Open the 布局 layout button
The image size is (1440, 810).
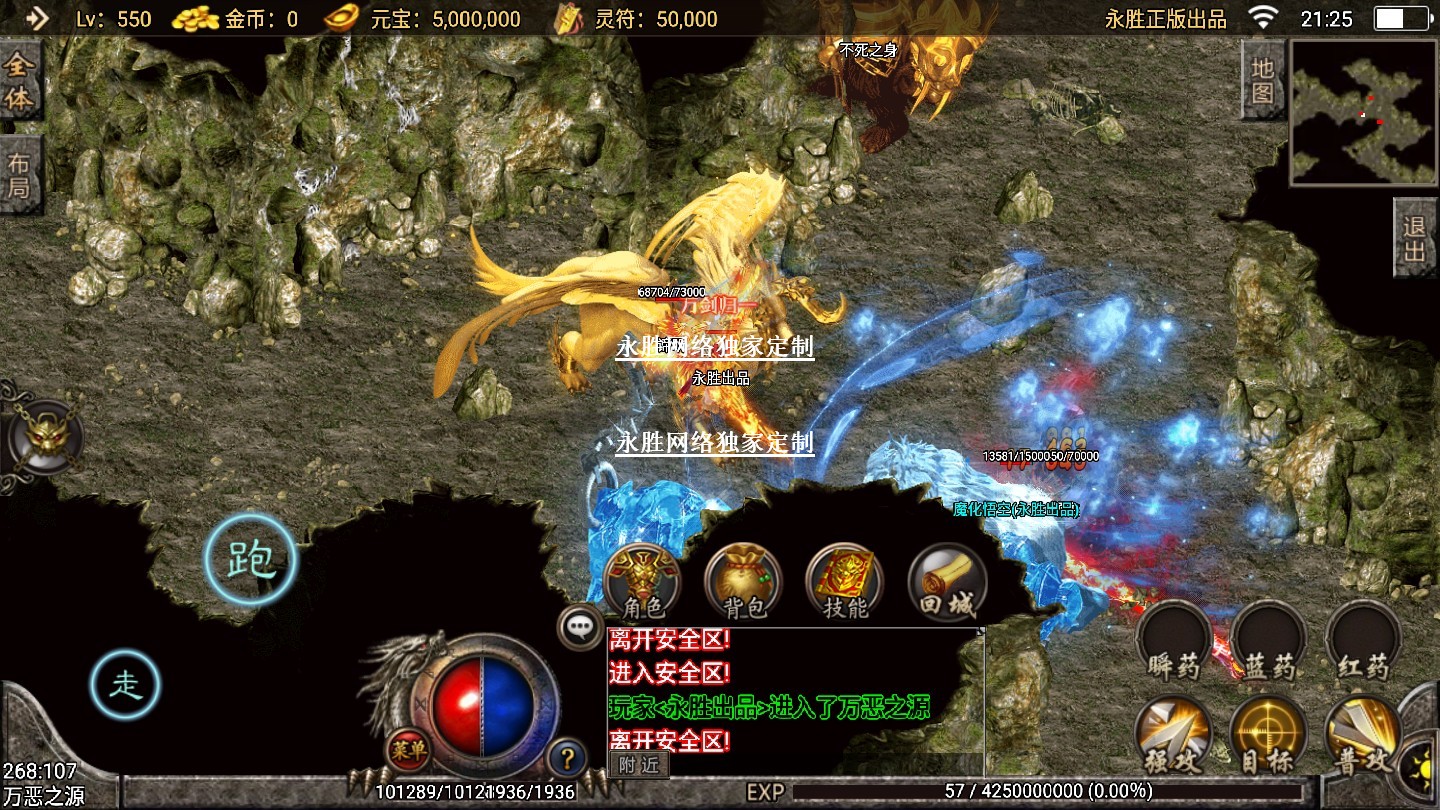[20, 176]
